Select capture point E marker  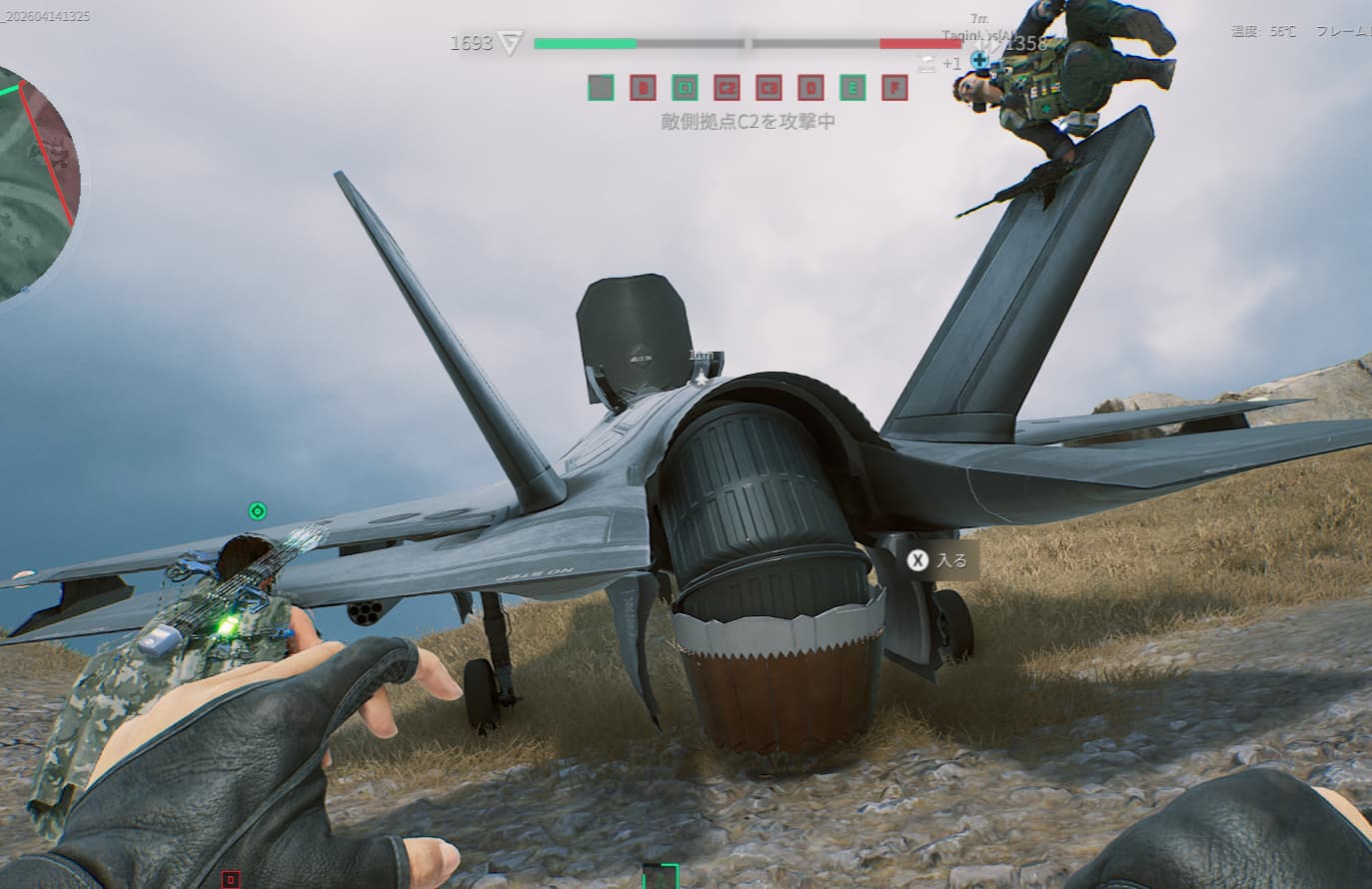tap(852, 88)
